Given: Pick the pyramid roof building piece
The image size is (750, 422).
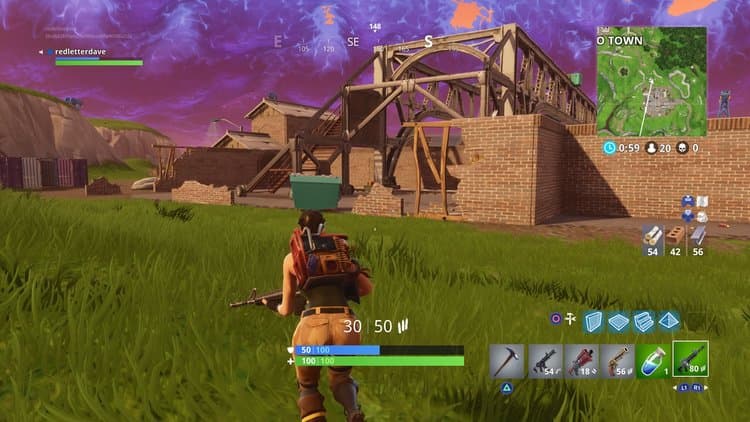Looking at the screenshot, I should point(669,320).
